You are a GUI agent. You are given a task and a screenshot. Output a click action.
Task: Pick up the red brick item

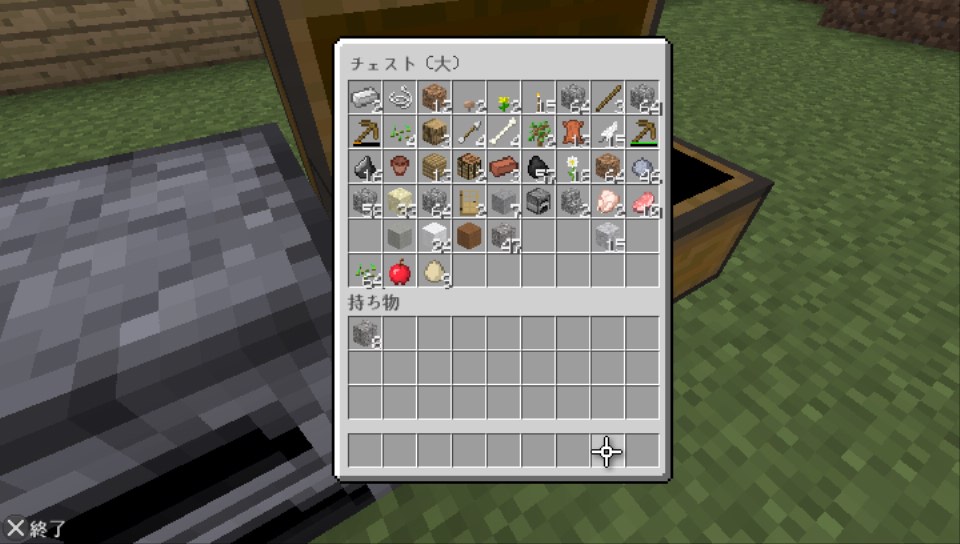[x=503, y=166]
